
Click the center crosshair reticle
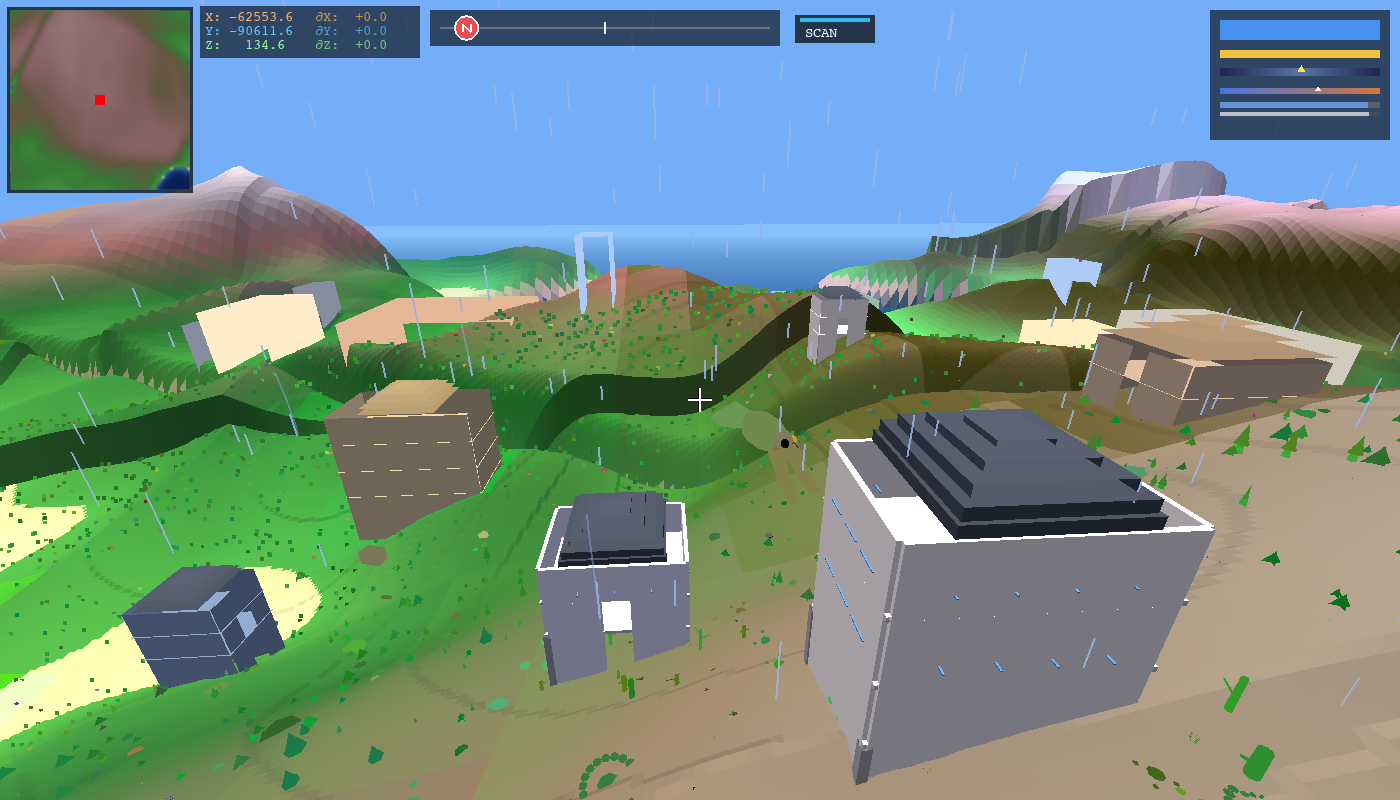tap(700, 400)
